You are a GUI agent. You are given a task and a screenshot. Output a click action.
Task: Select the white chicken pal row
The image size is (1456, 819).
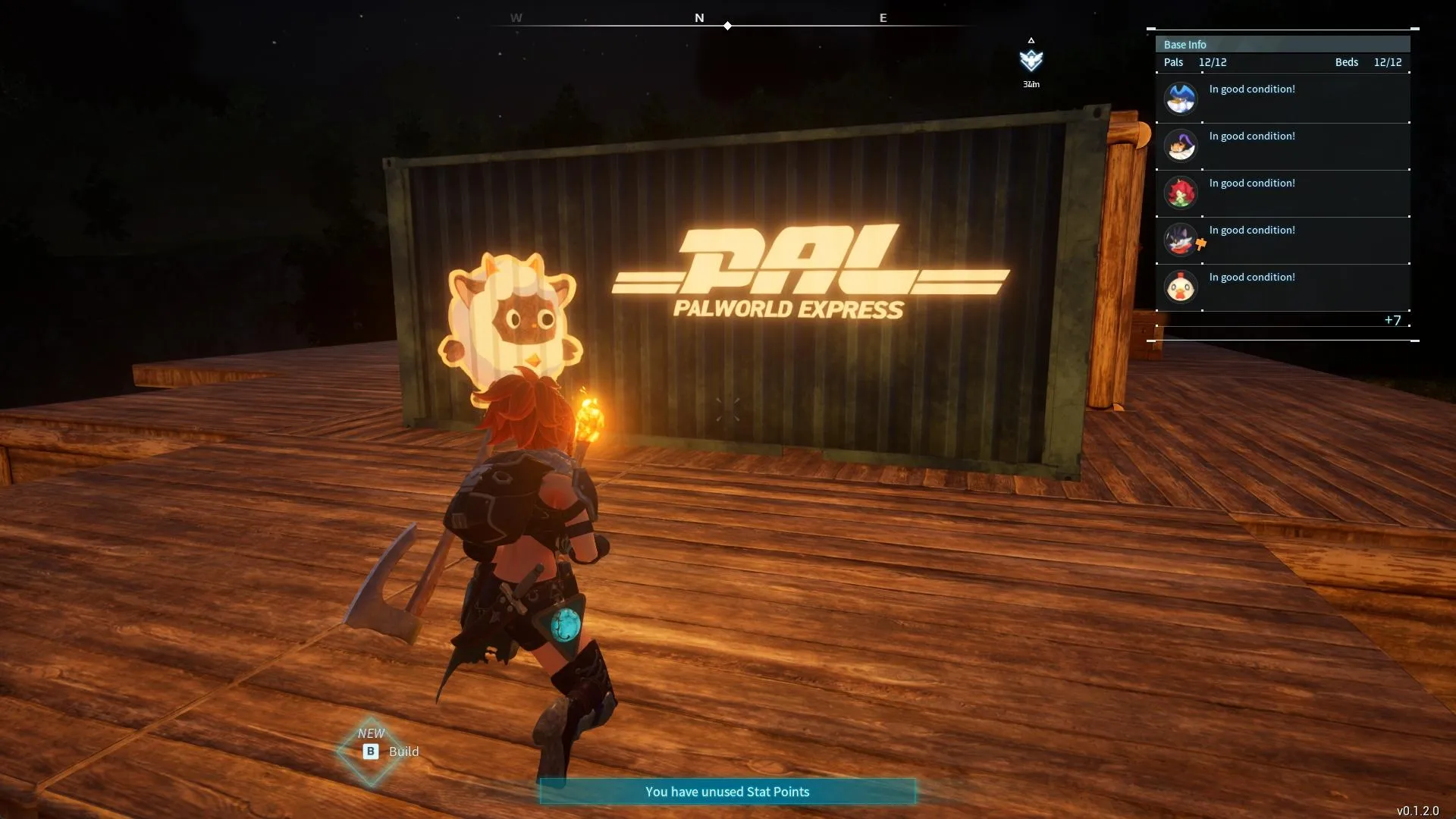tap(1282, 287)
